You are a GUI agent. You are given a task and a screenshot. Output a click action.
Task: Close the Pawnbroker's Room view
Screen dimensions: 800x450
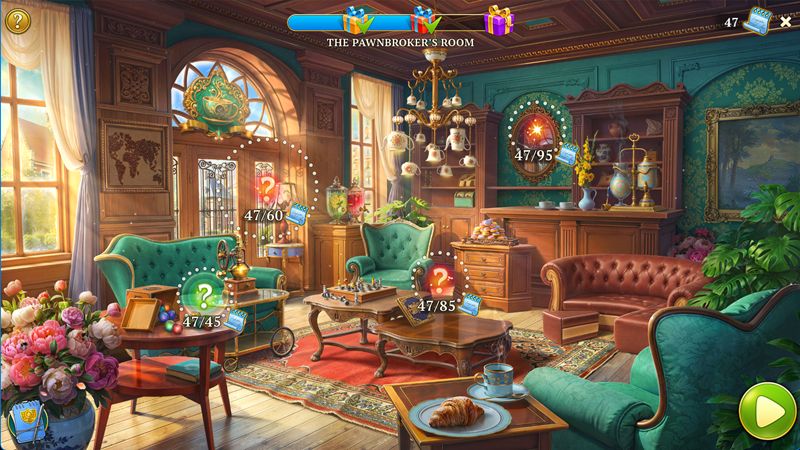tap(785, 22)
